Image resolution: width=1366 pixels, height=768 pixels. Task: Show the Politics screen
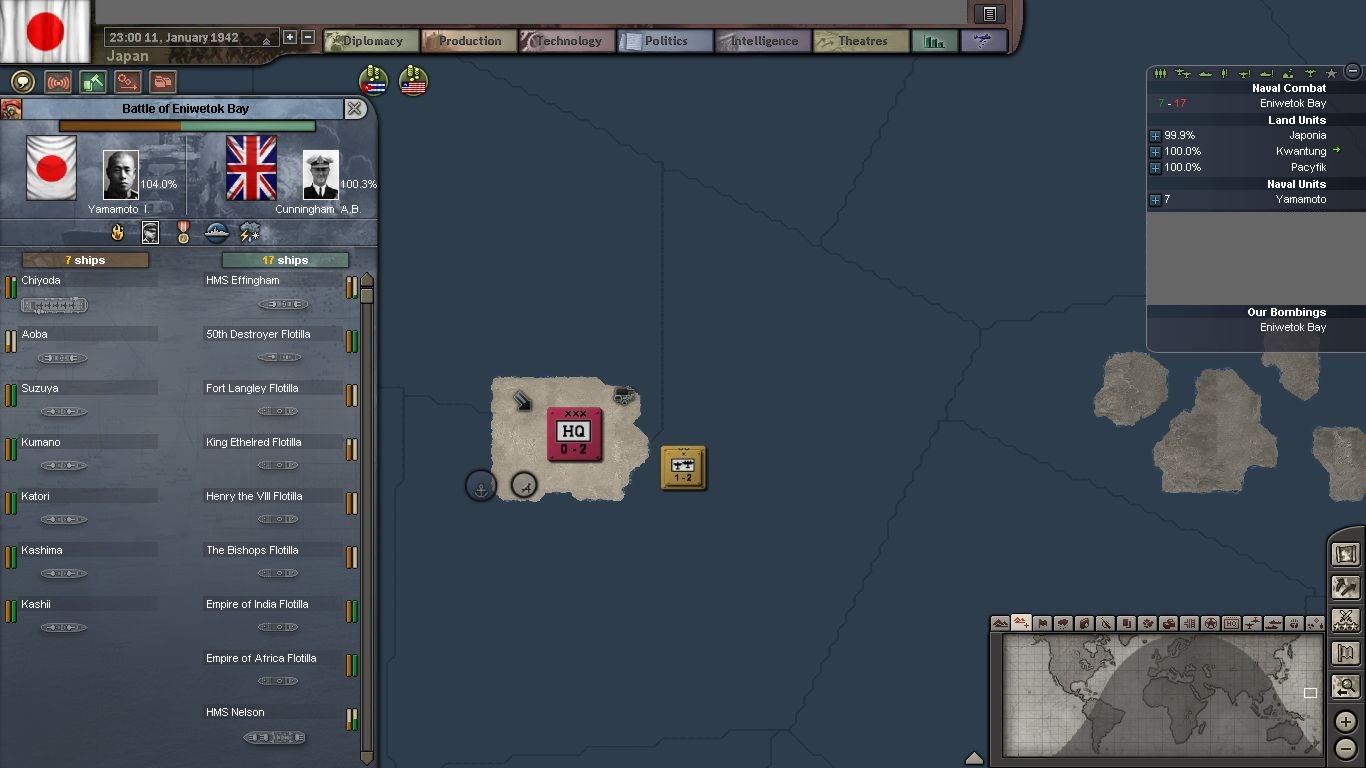click(664, 41)
